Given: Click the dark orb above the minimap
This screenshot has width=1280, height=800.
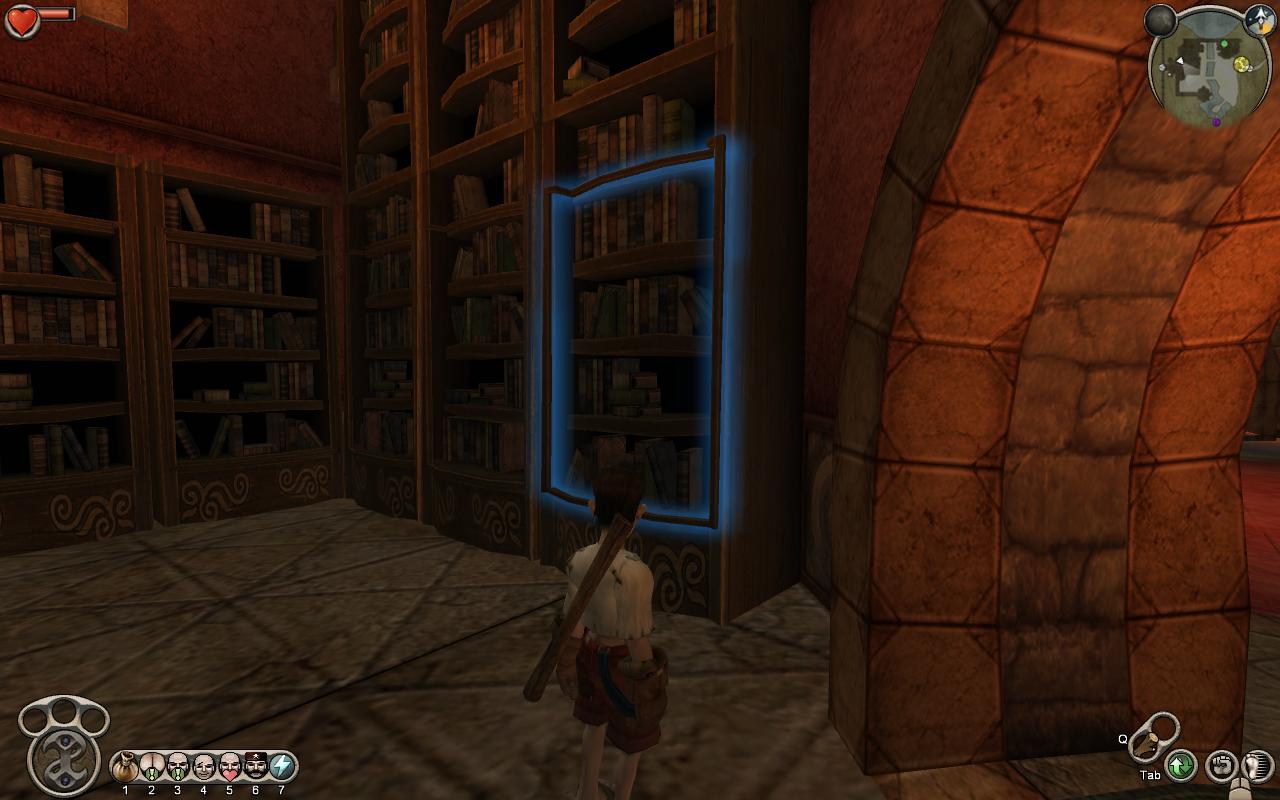Looking at the screenshot, I should pyautogui.click(x=1161, y=20).
